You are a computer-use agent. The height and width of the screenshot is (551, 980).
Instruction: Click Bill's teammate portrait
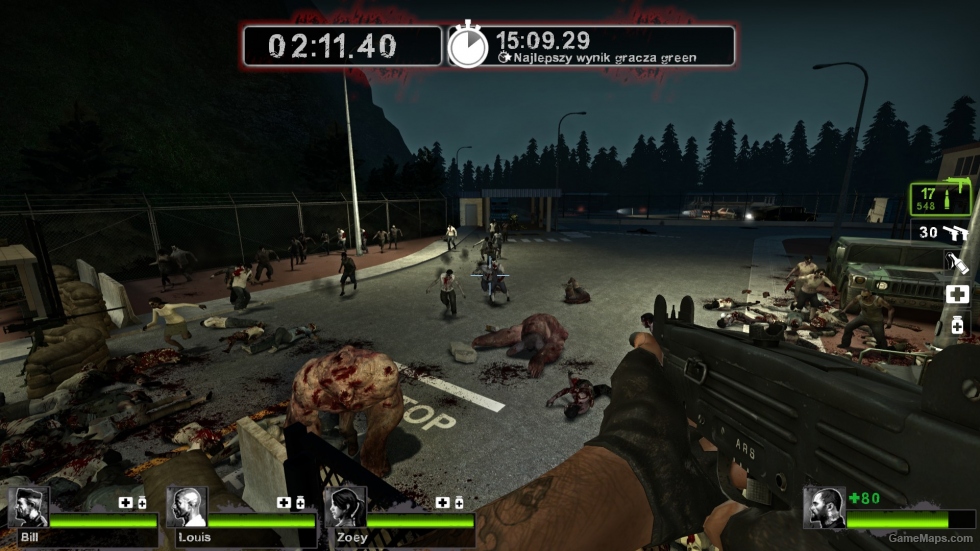point(28,508)
